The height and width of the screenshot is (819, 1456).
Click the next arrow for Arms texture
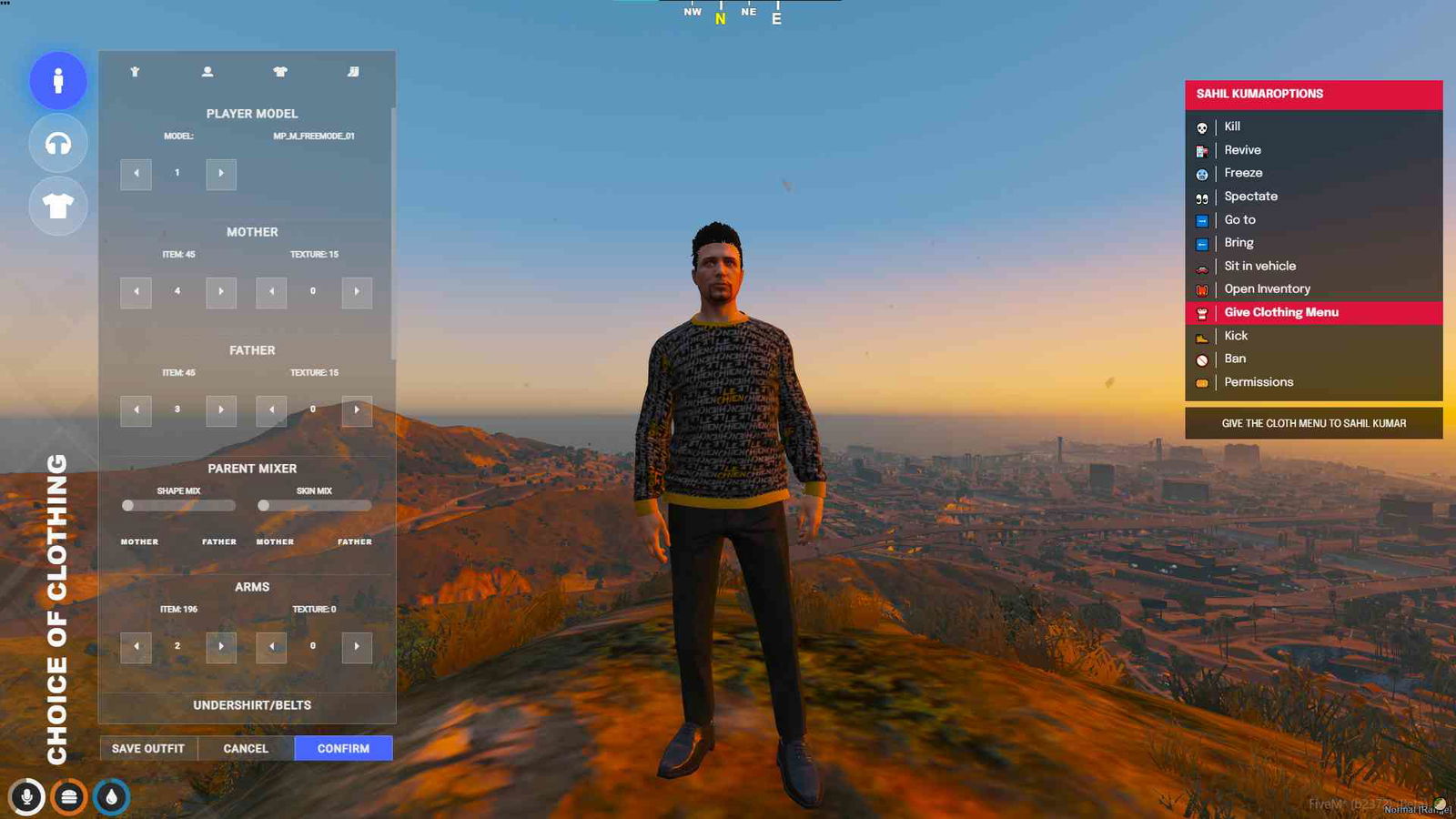click(x=357, y=646)
